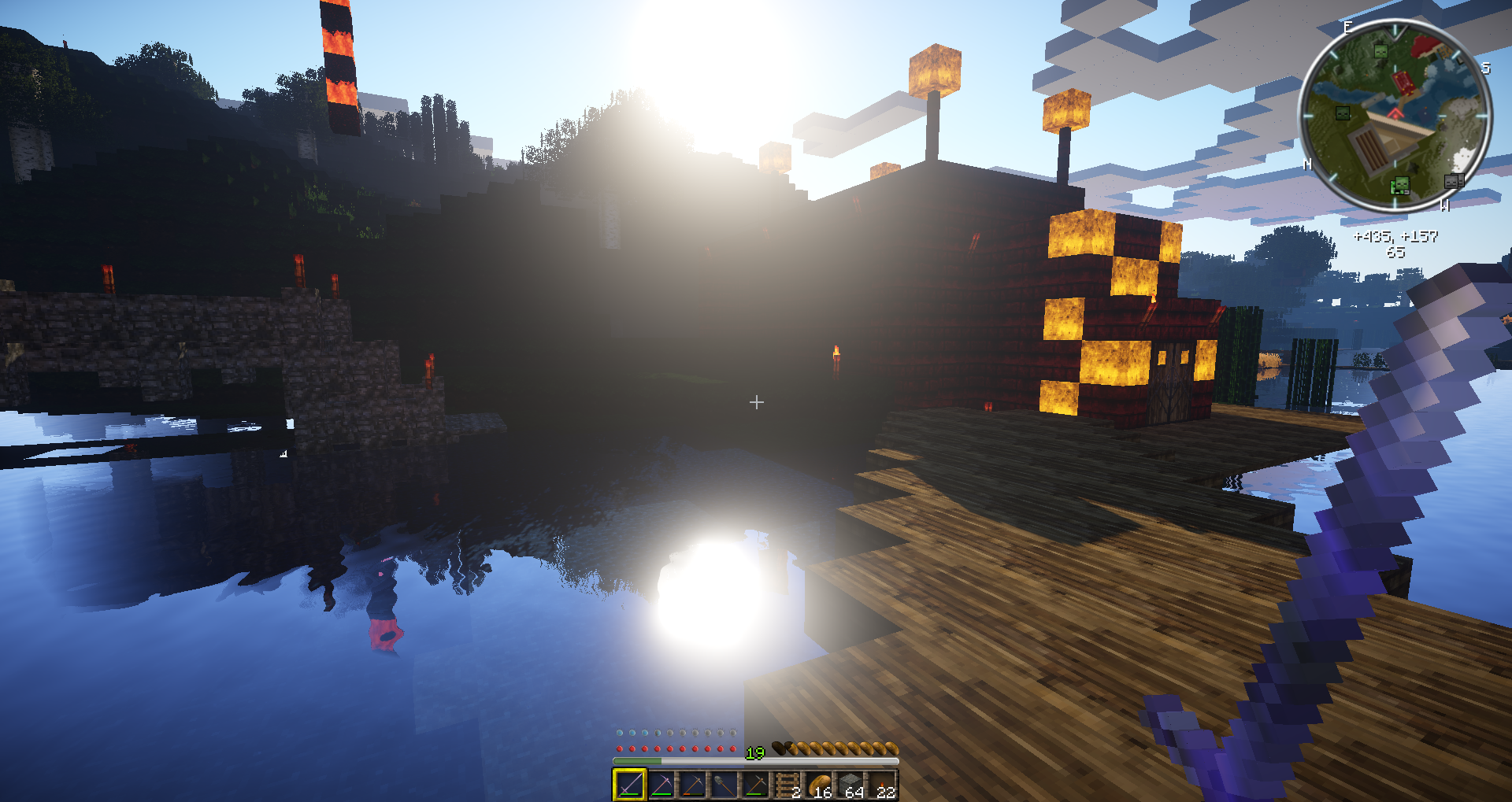Select the stone block stack of 64

[850, 785]
